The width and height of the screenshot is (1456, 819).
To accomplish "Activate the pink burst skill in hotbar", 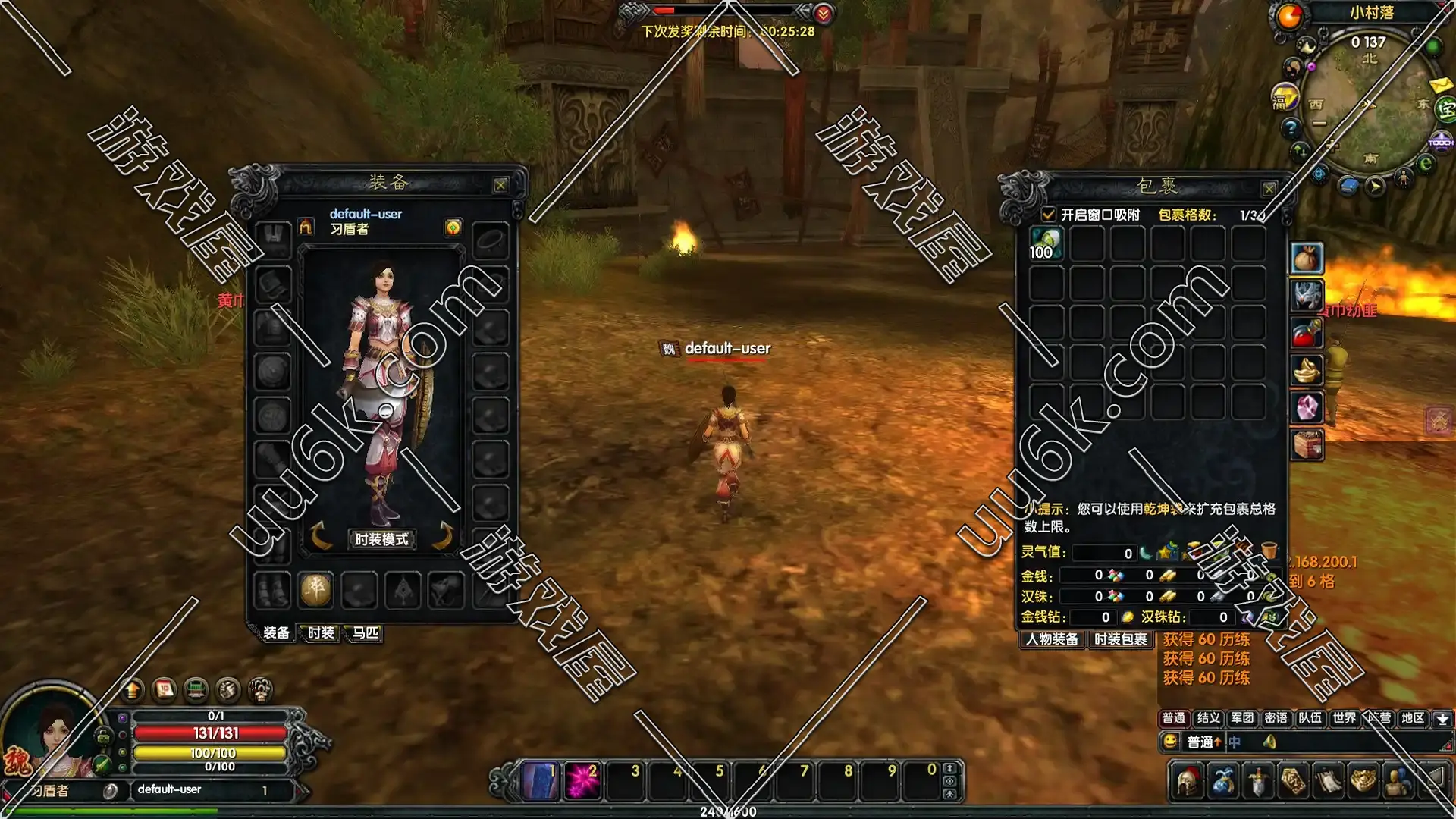I will click(582, 781).
